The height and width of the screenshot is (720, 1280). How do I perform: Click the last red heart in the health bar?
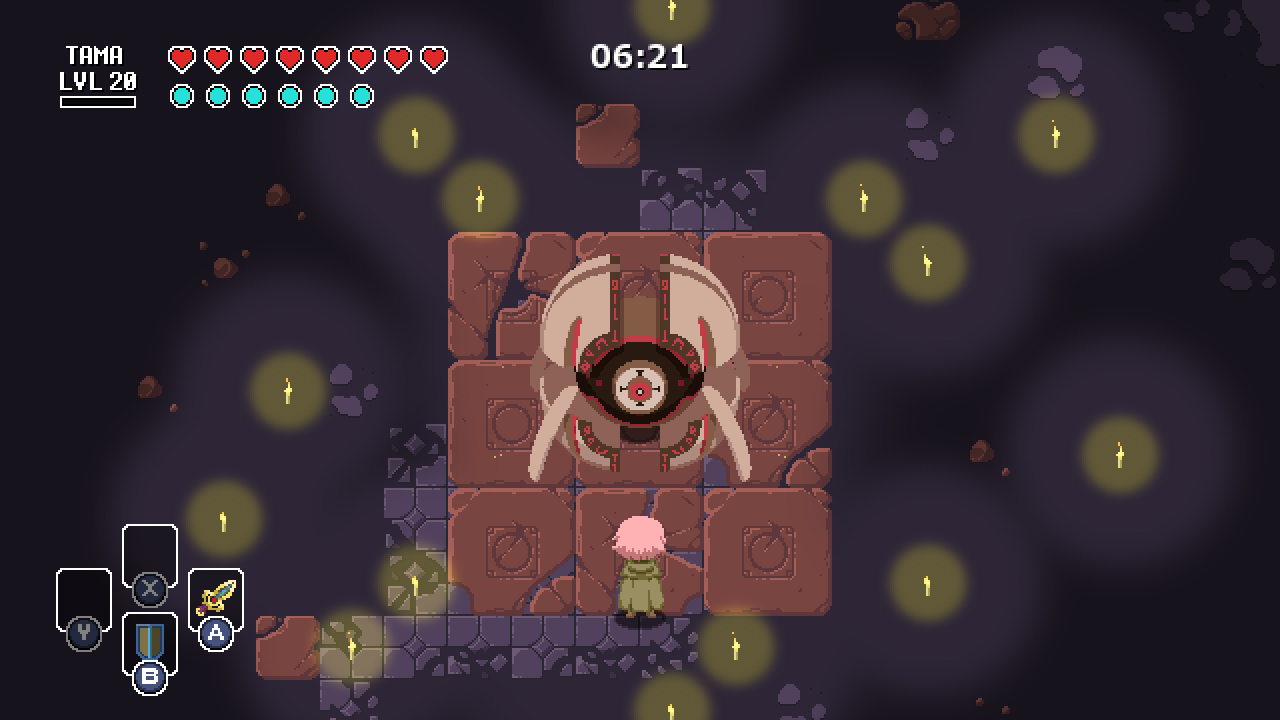tap(432, 57)
